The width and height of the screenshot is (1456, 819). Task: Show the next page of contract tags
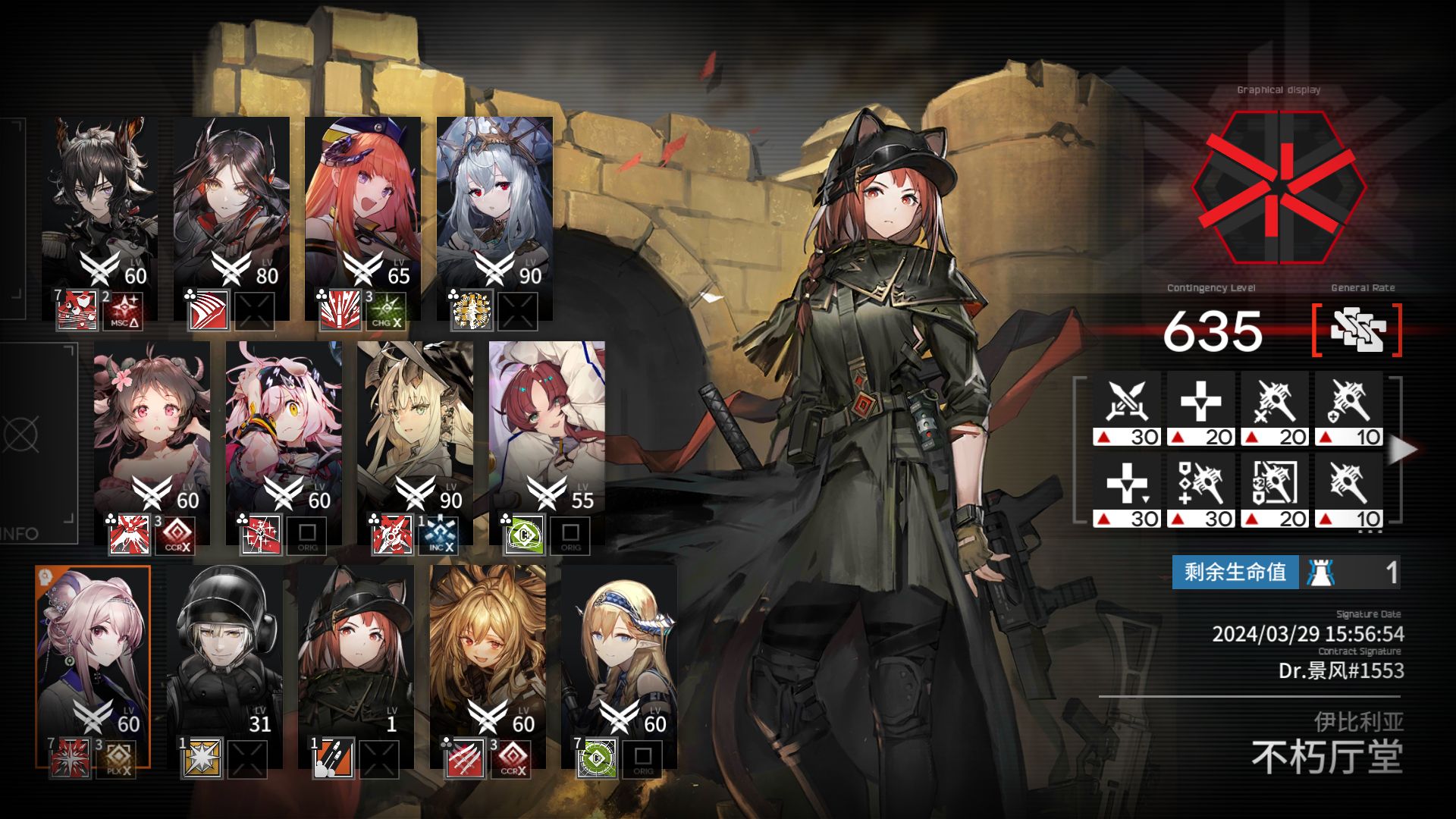tap(1403, 449)
